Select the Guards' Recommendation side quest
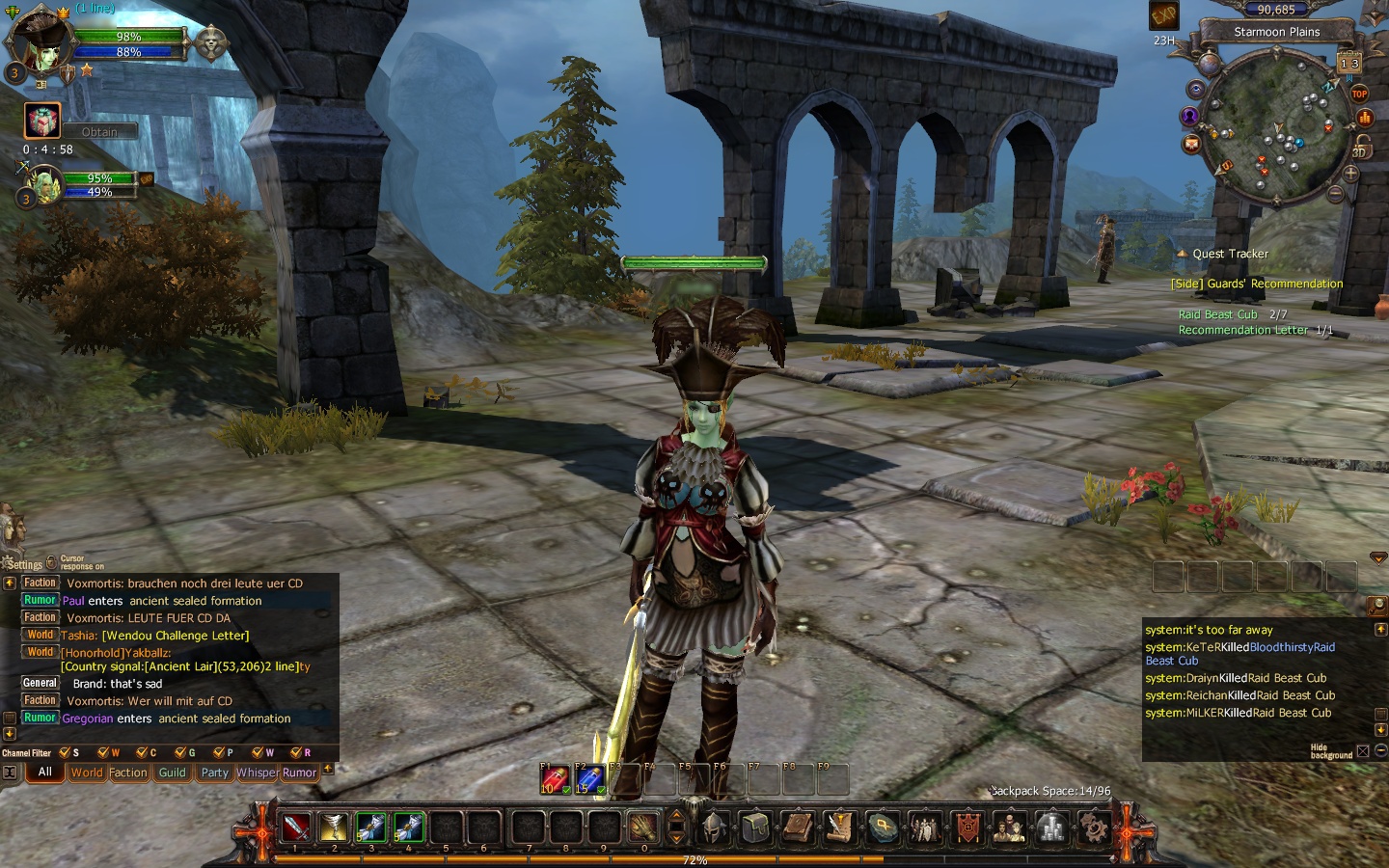 tap(1256, 284)
